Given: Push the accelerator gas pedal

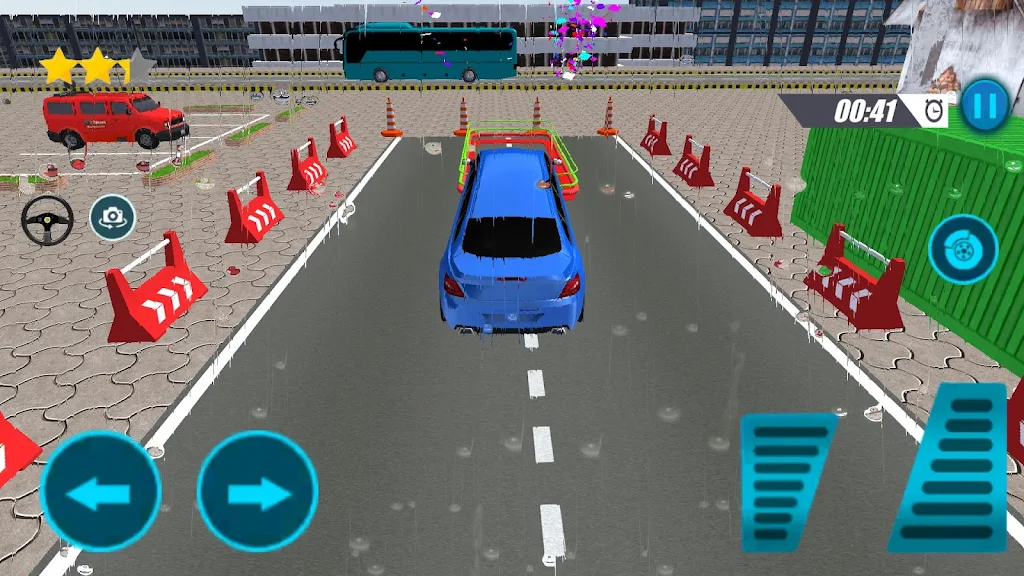Looking at the screenshot, I should (950, 466).
